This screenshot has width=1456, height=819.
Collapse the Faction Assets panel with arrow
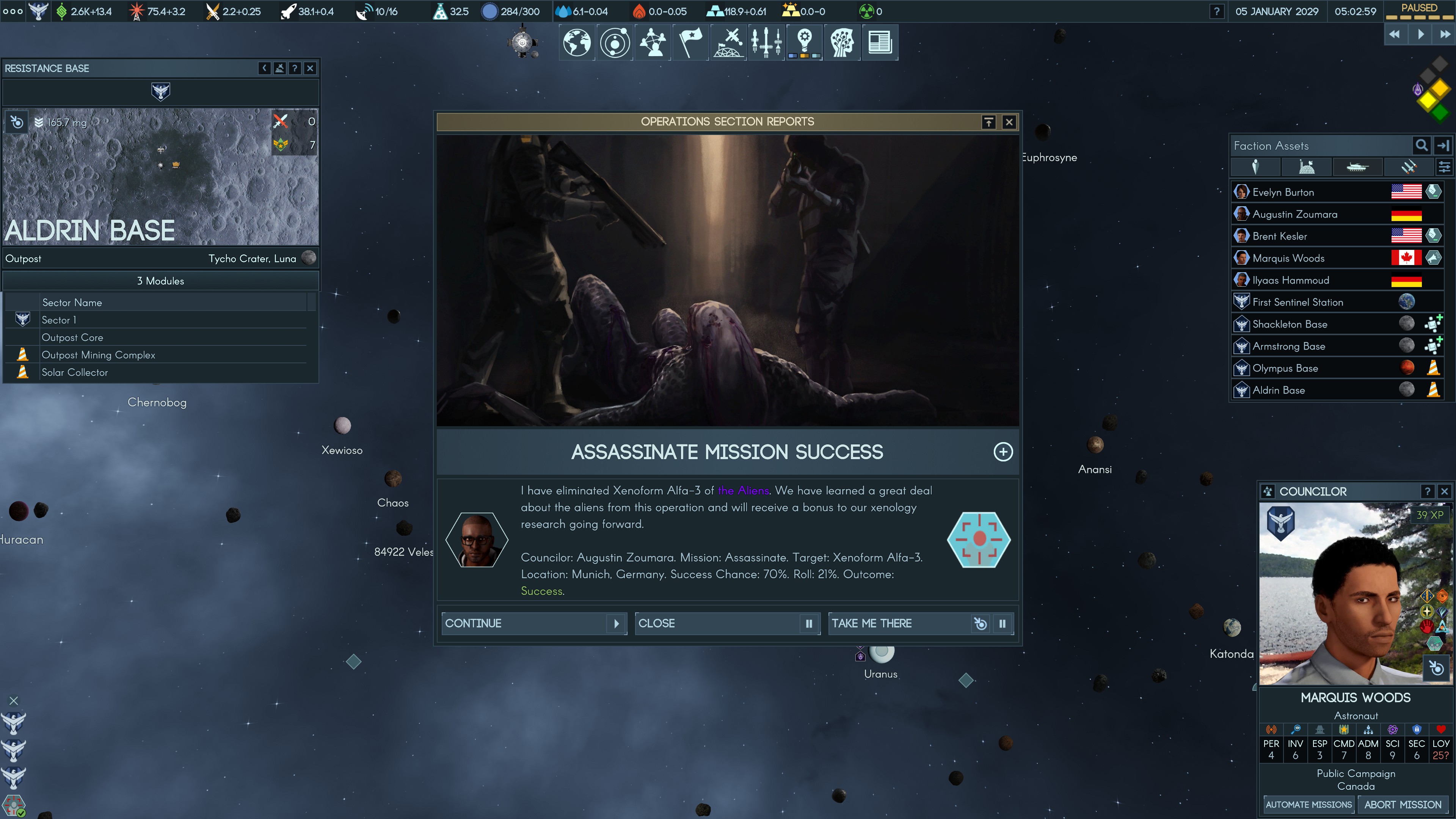tap(1443, 145)
